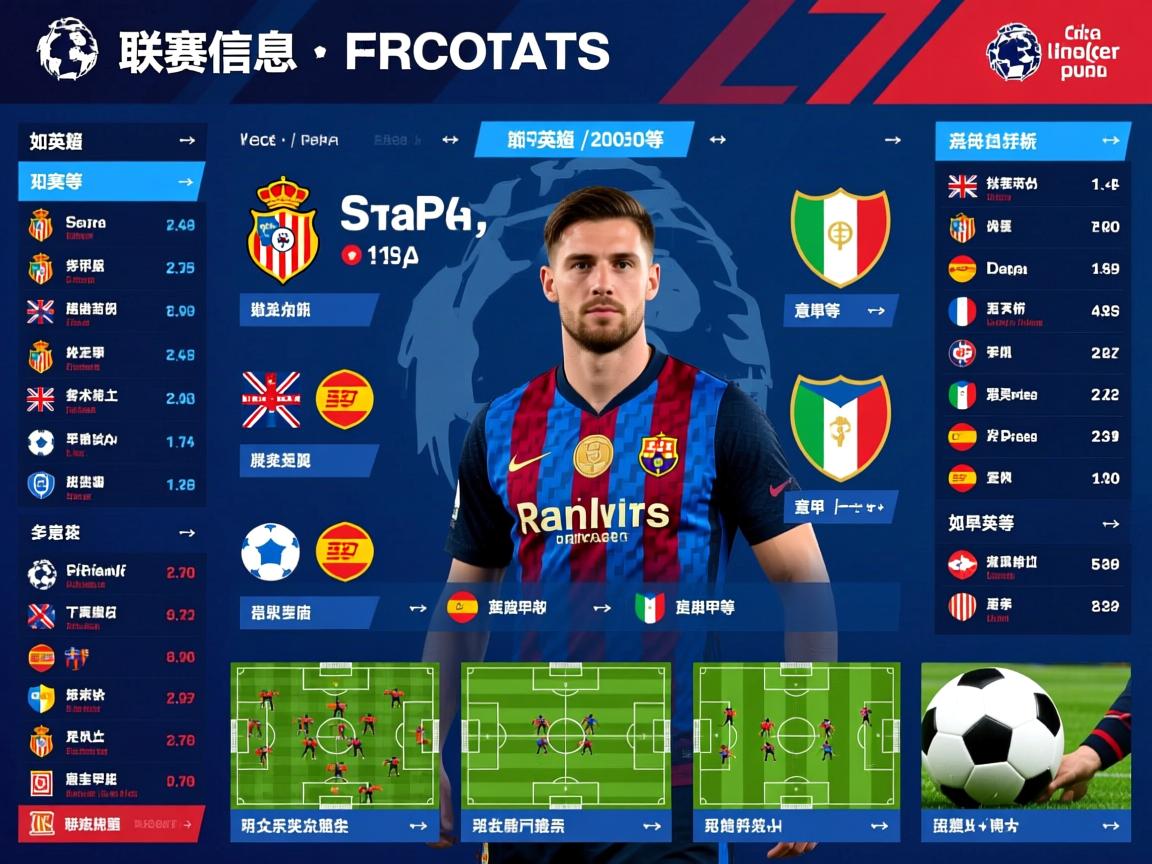Choose the left list row showing 0.70
1152x864 pixels.
pos(112,781)
